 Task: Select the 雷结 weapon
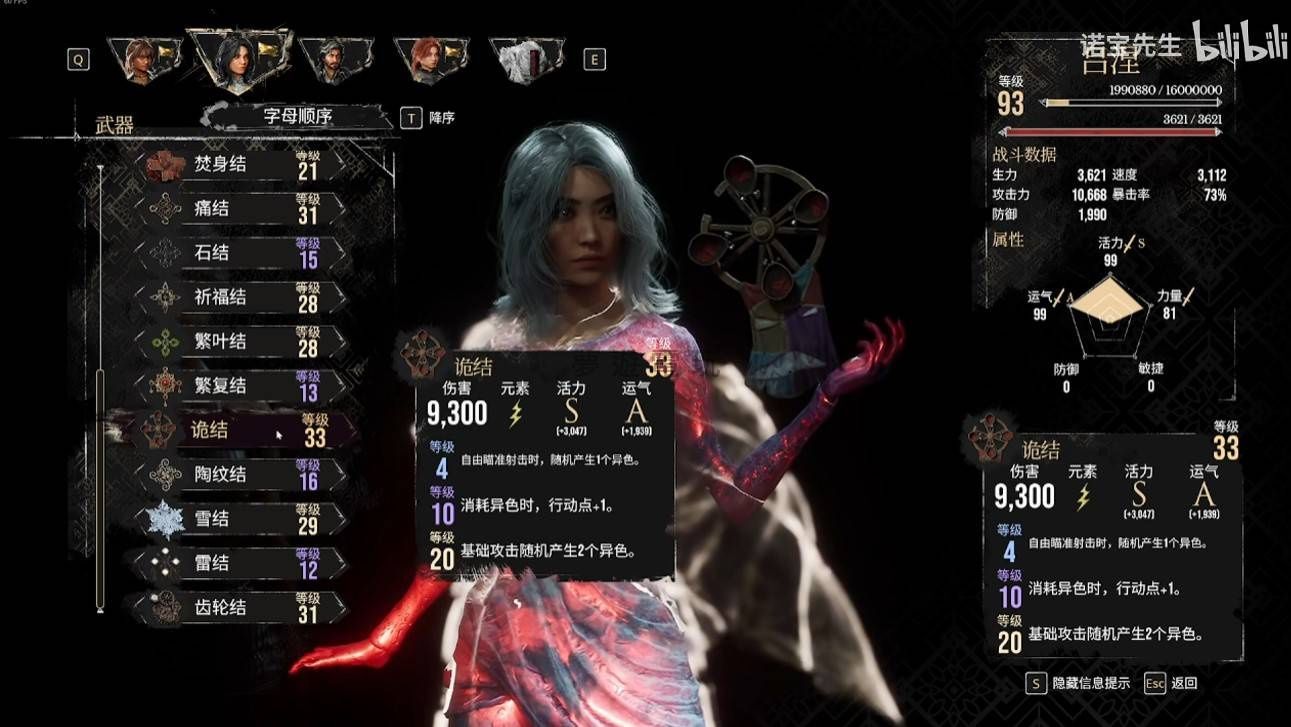coord(240,563)
